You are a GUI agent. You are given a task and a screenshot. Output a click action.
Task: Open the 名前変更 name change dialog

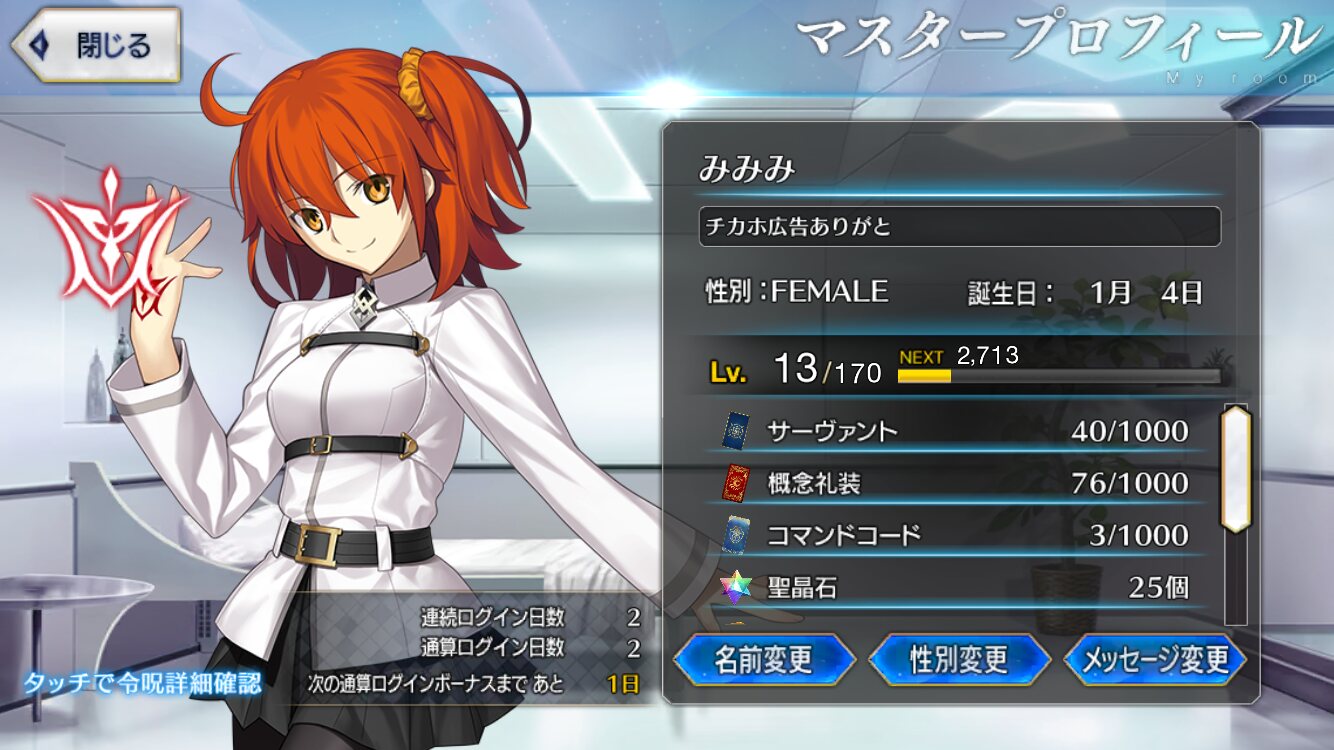tap(764, 660)
